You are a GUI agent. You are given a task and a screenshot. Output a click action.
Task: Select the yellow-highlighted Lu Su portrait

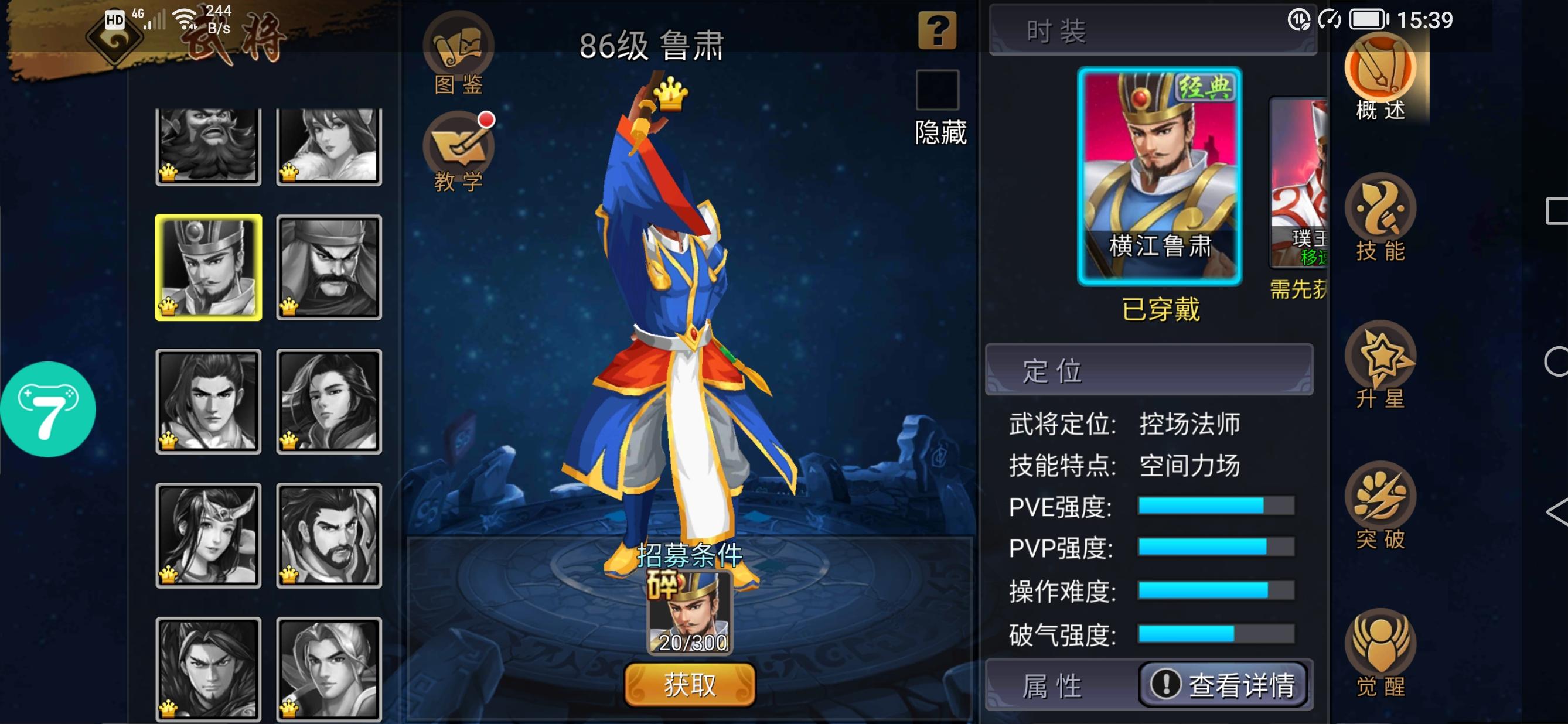207,267
